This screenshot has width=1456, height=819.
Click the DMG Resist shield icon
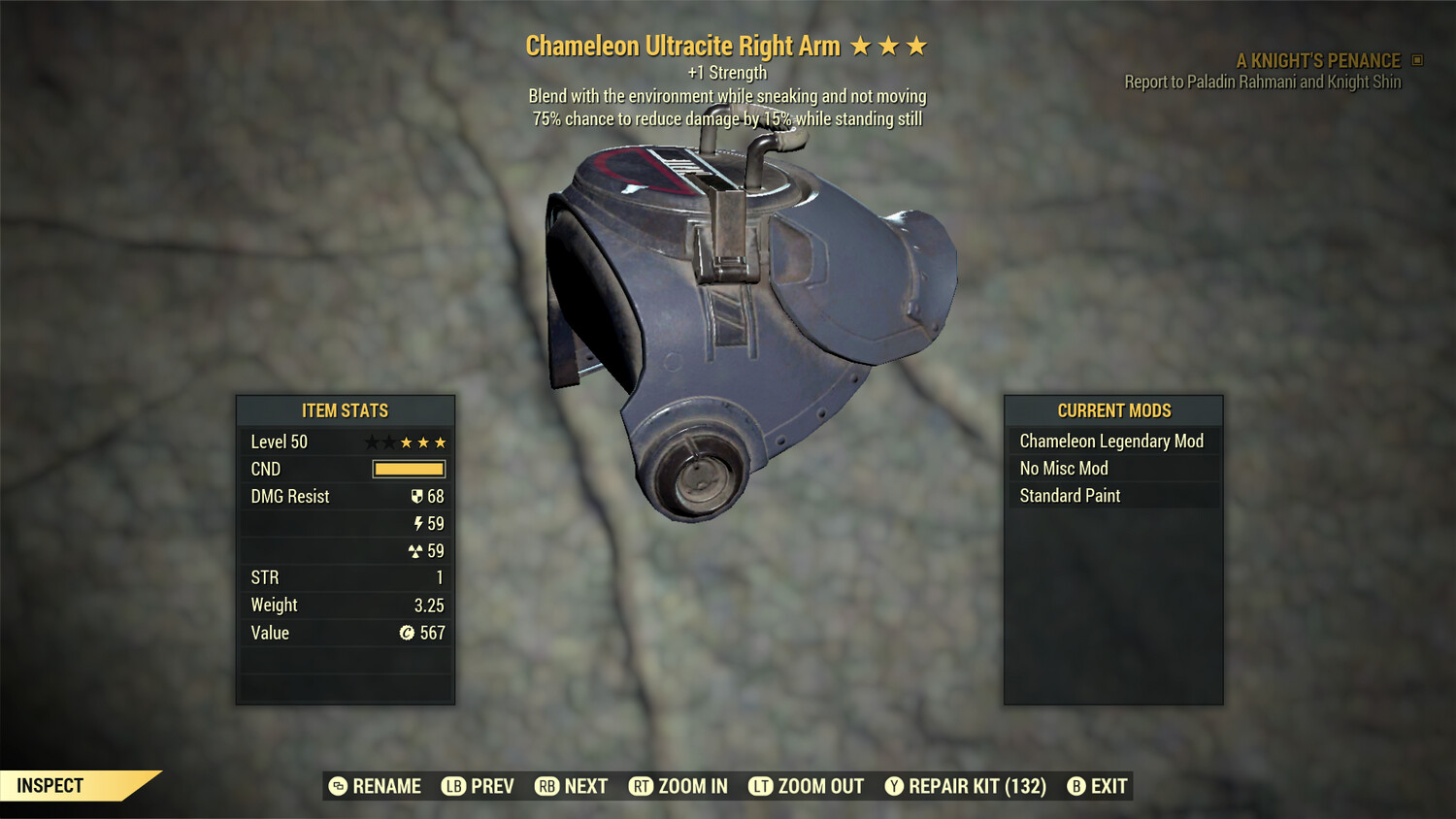pos(417,496)
